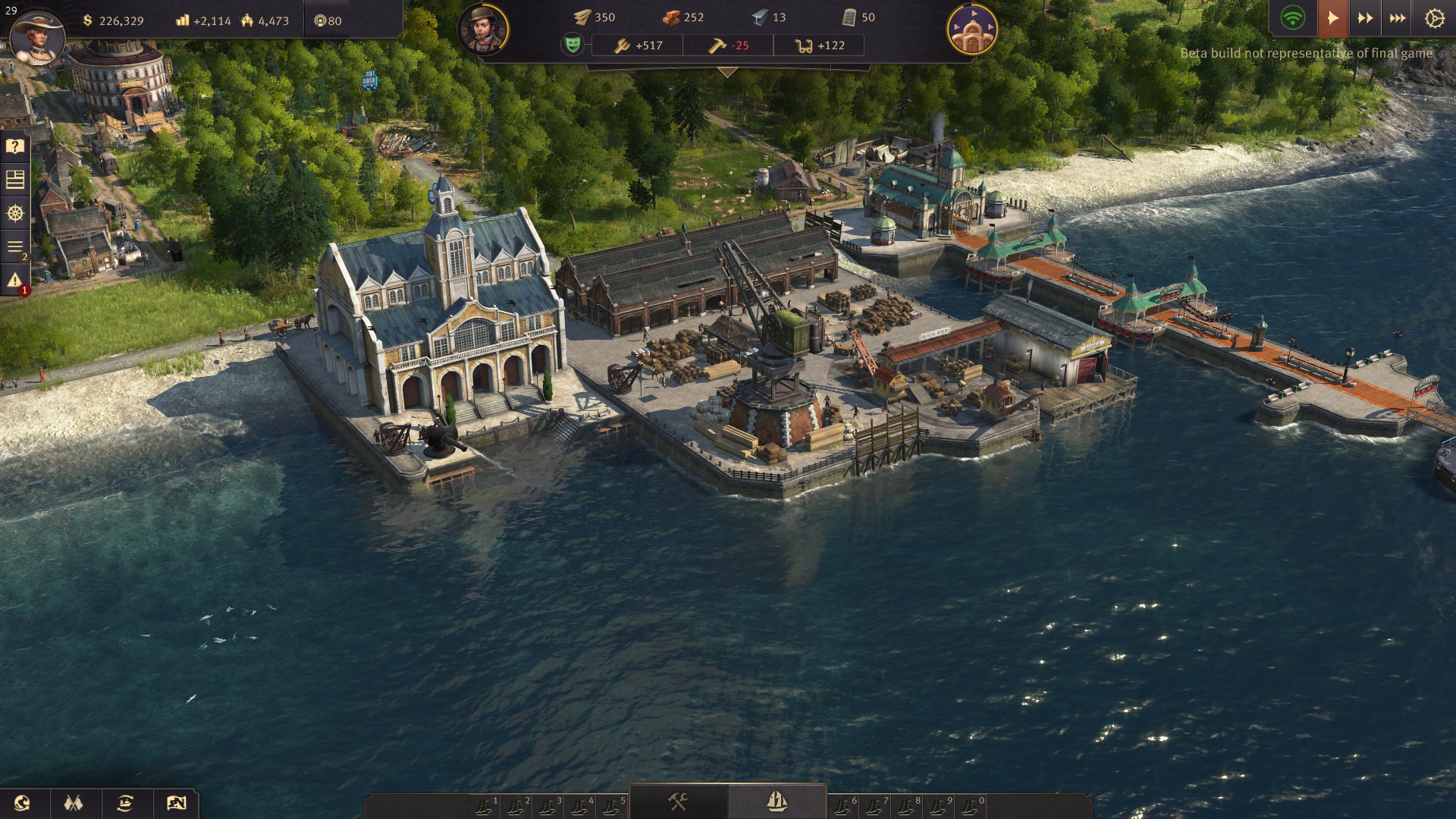
Task: Open the newspaper panel in the sidebar
Action: (15, 180)
